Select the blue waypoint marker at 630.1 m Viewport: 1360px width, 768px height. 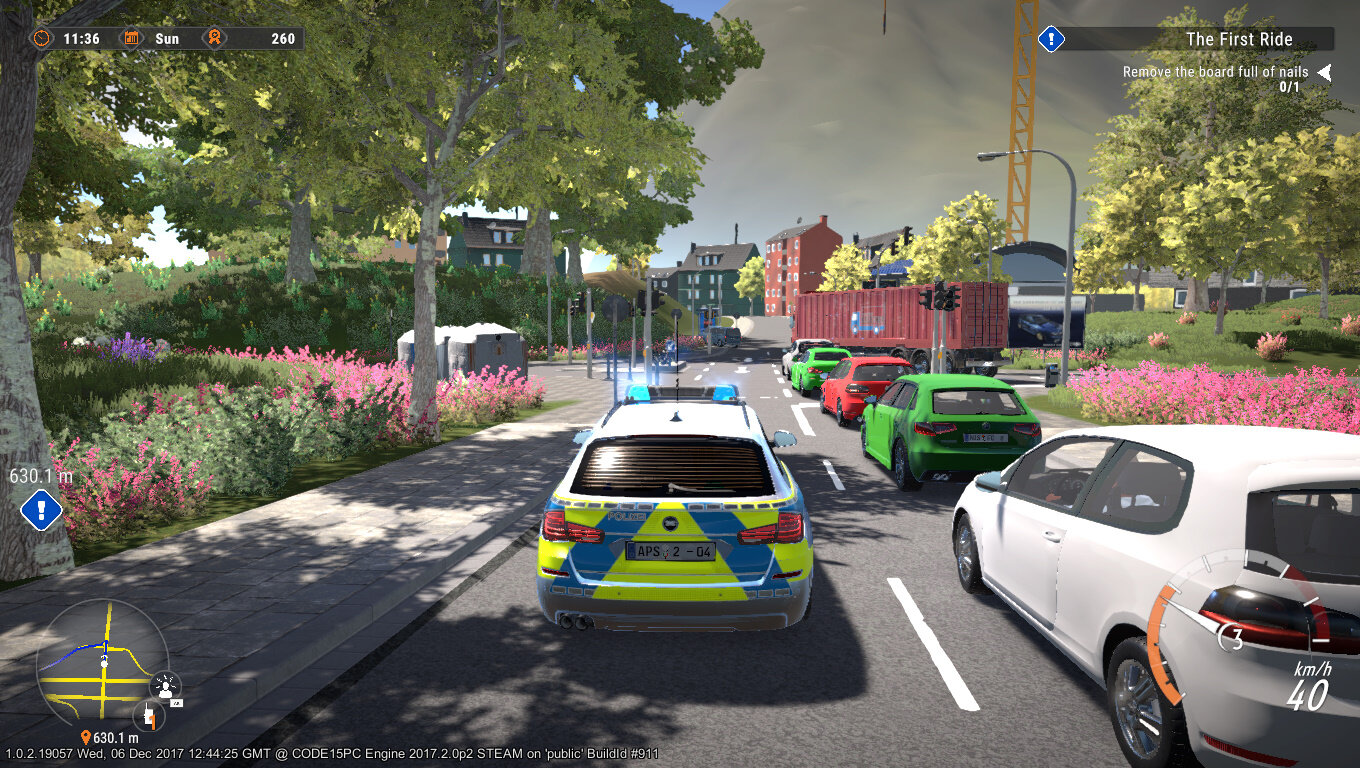click(x=41, y=510)
